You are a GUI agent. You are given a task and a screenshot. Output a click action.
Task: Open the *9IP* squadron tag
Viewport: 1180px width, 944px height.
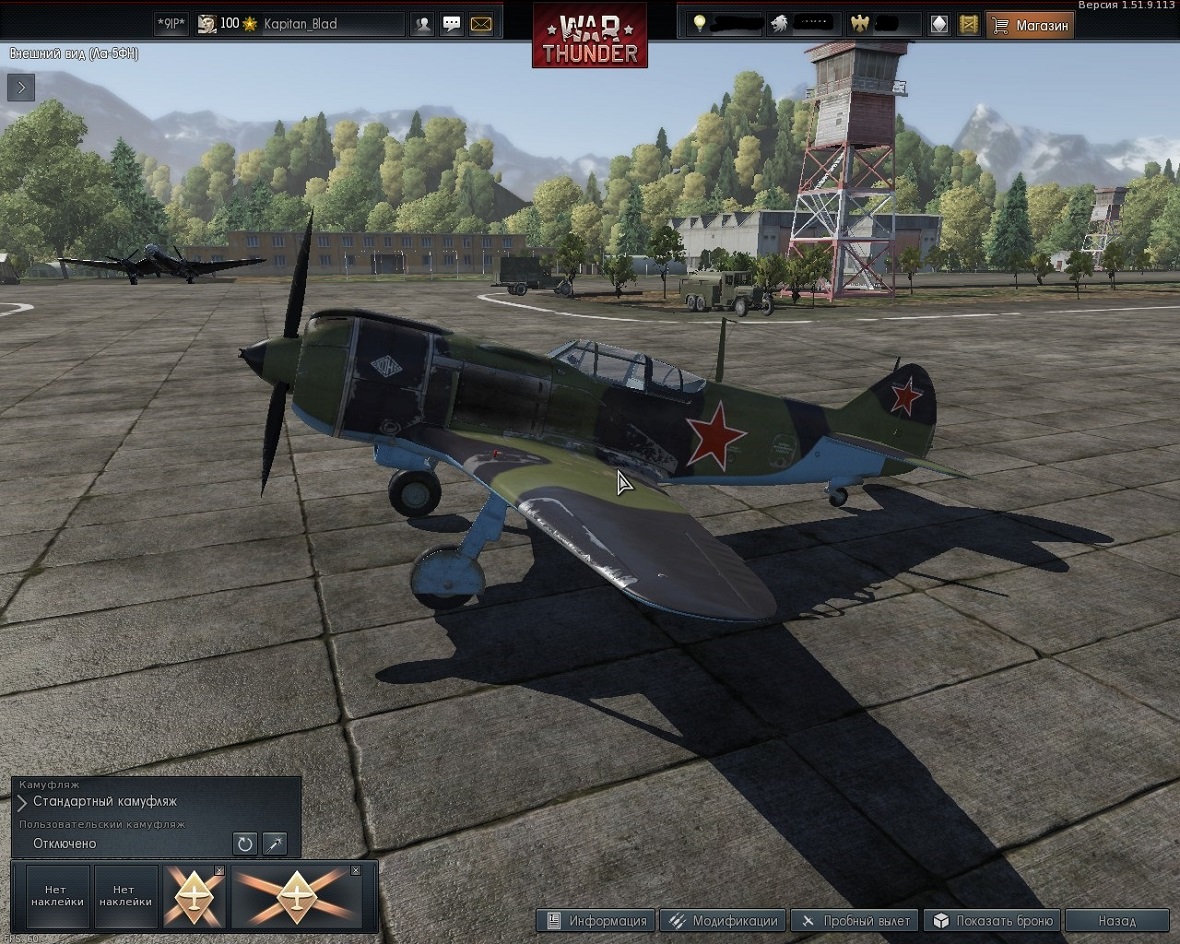pyautogui.click(x=172, y=24)
